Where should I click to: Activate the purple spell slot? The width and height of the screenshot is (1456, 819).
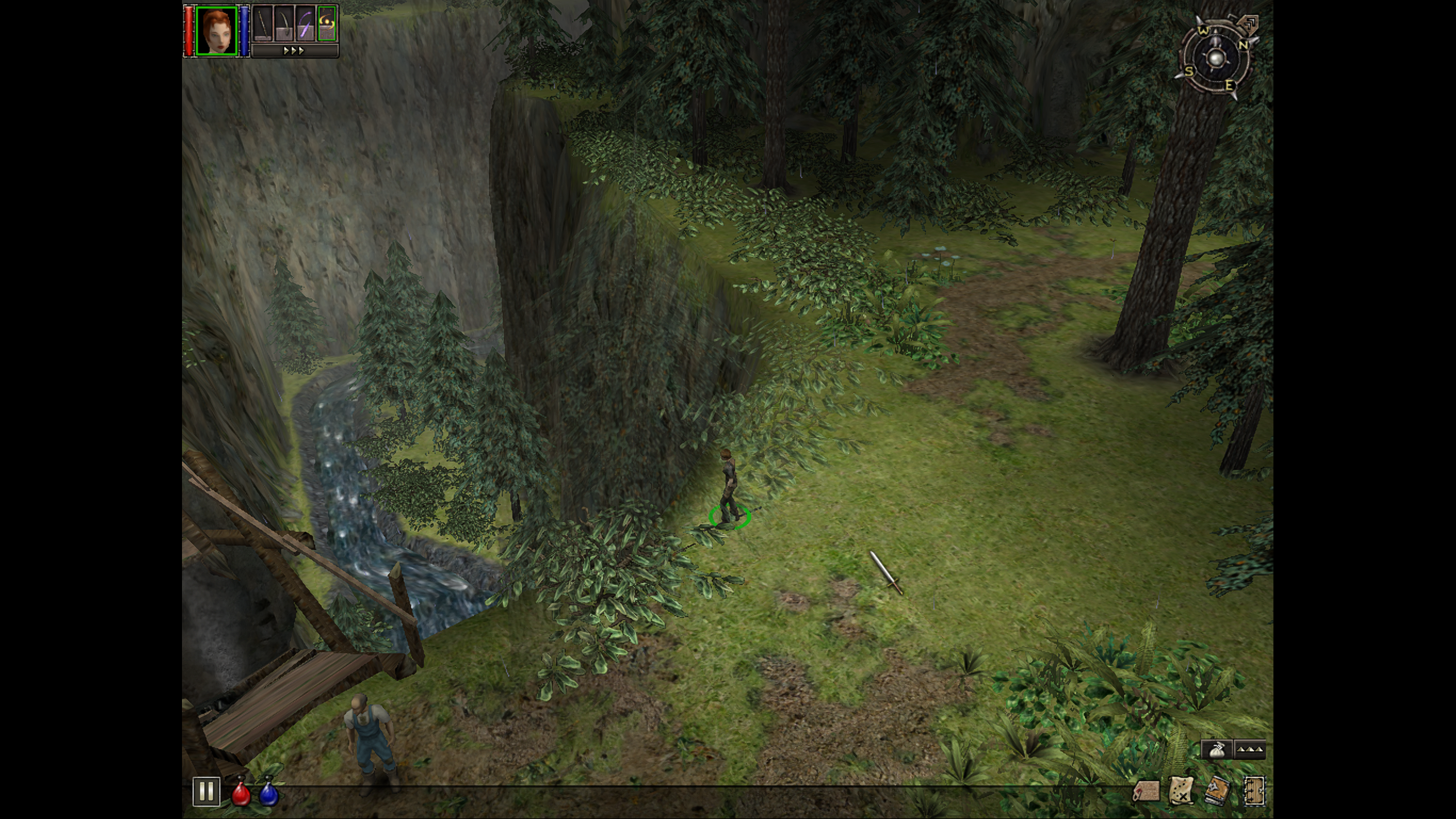pos(306,24)
